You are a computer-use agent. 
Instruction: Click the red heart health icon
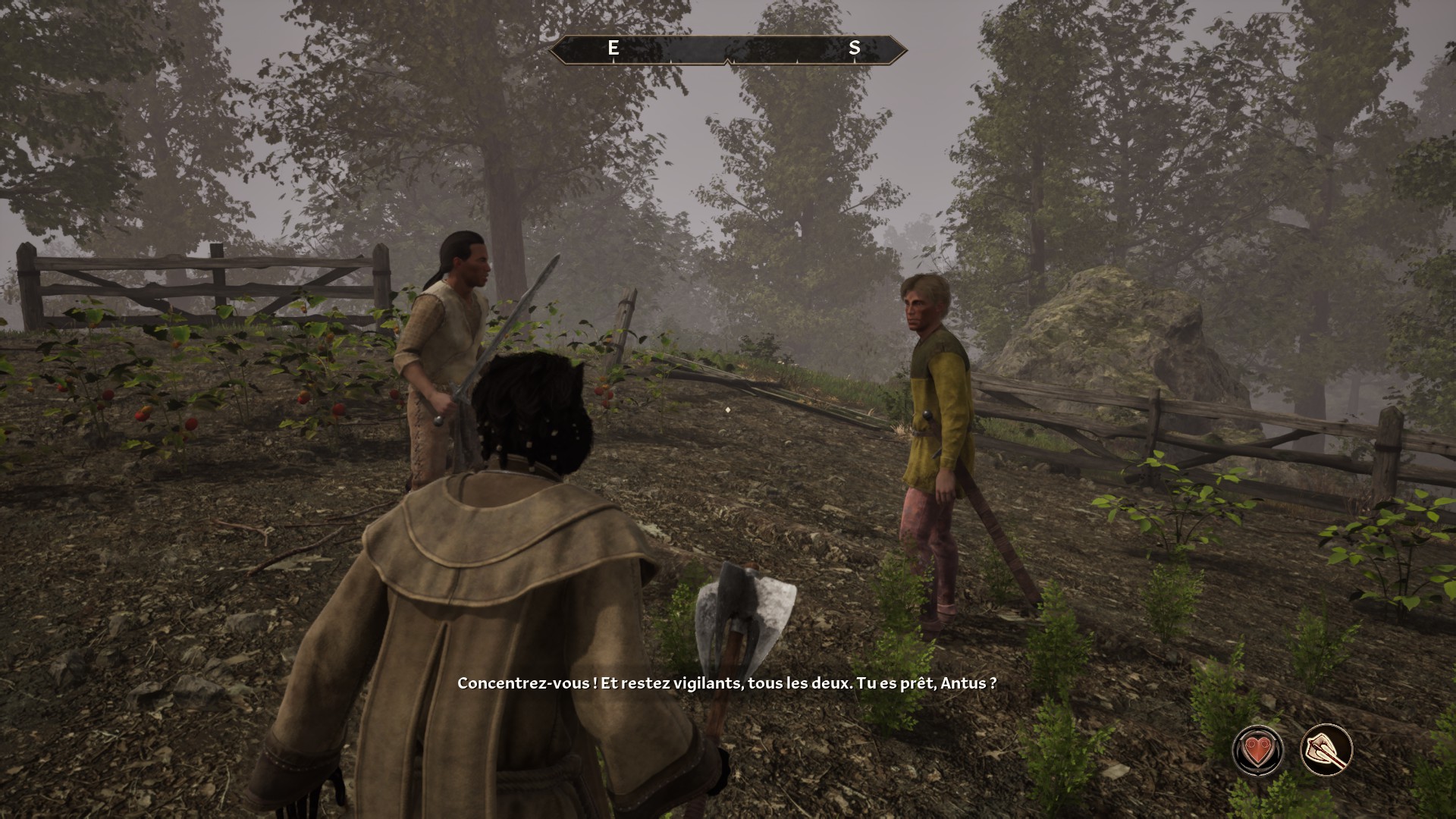click(1258, 750)
